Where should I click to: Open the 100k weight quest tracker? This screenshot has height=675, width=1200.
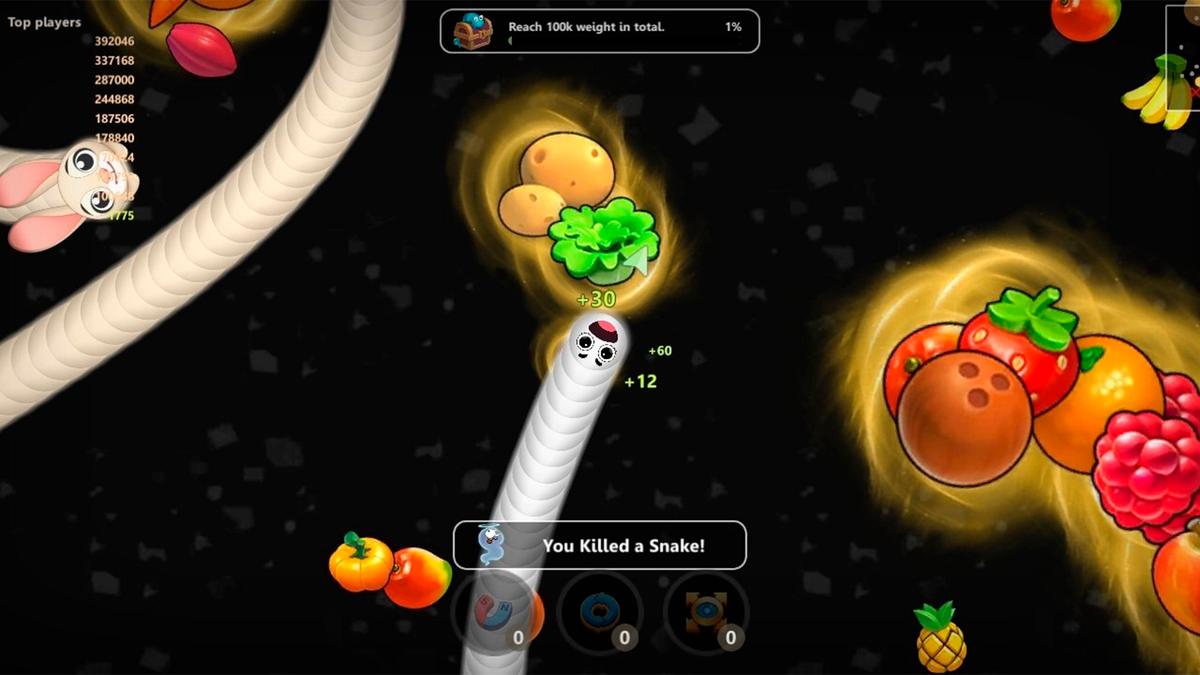point(599,31)
